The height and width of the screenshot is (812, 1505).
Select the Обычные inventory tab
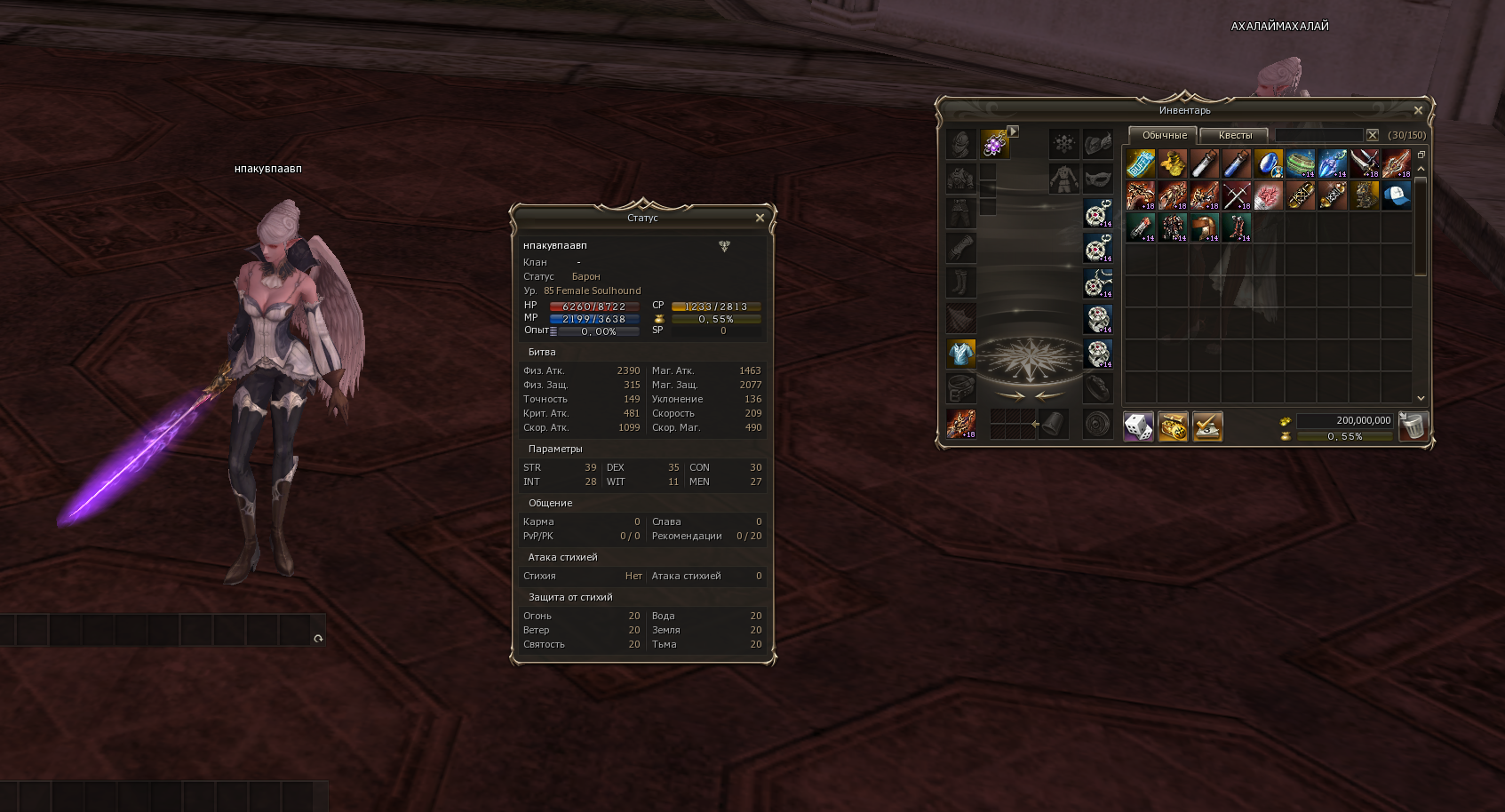[1164, 136]
